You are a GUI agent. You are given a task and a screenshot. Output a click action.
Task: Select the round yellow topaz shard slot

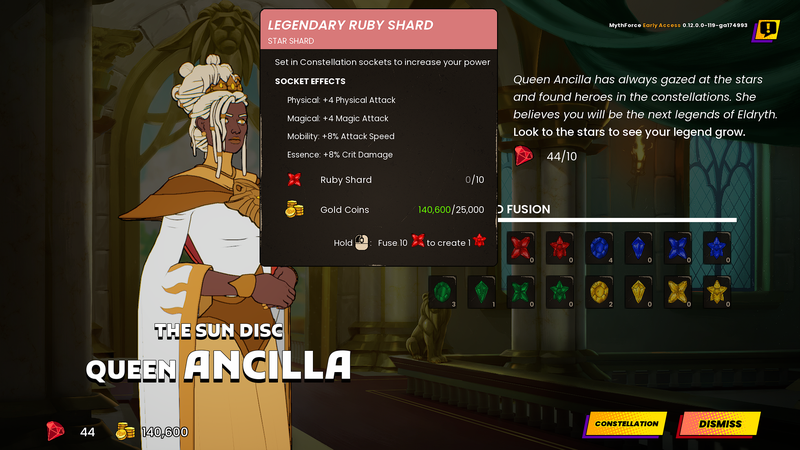(600, 291)
